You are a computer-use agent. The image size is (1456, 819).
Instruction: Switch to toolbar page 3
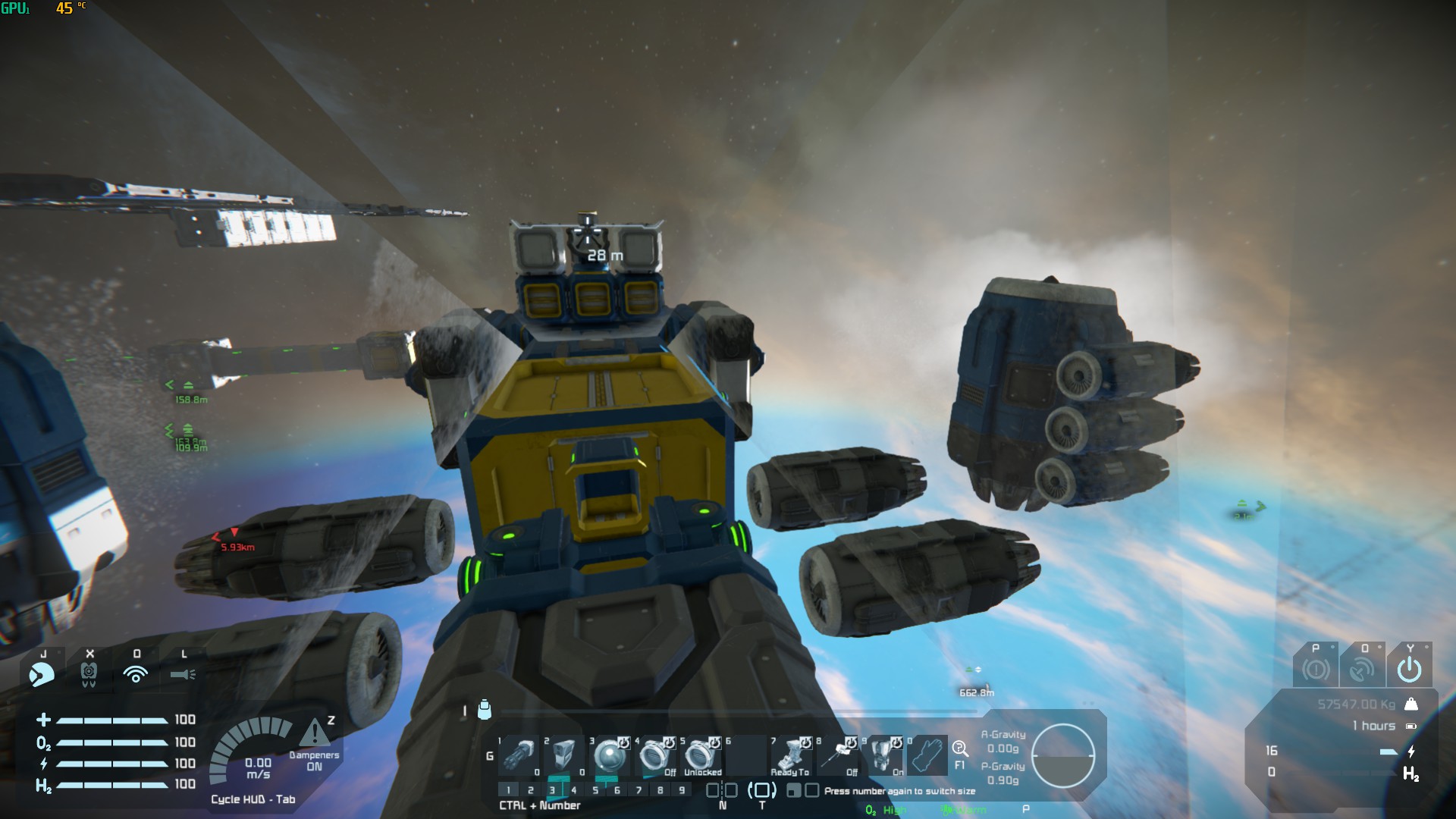tap(552, 790)
